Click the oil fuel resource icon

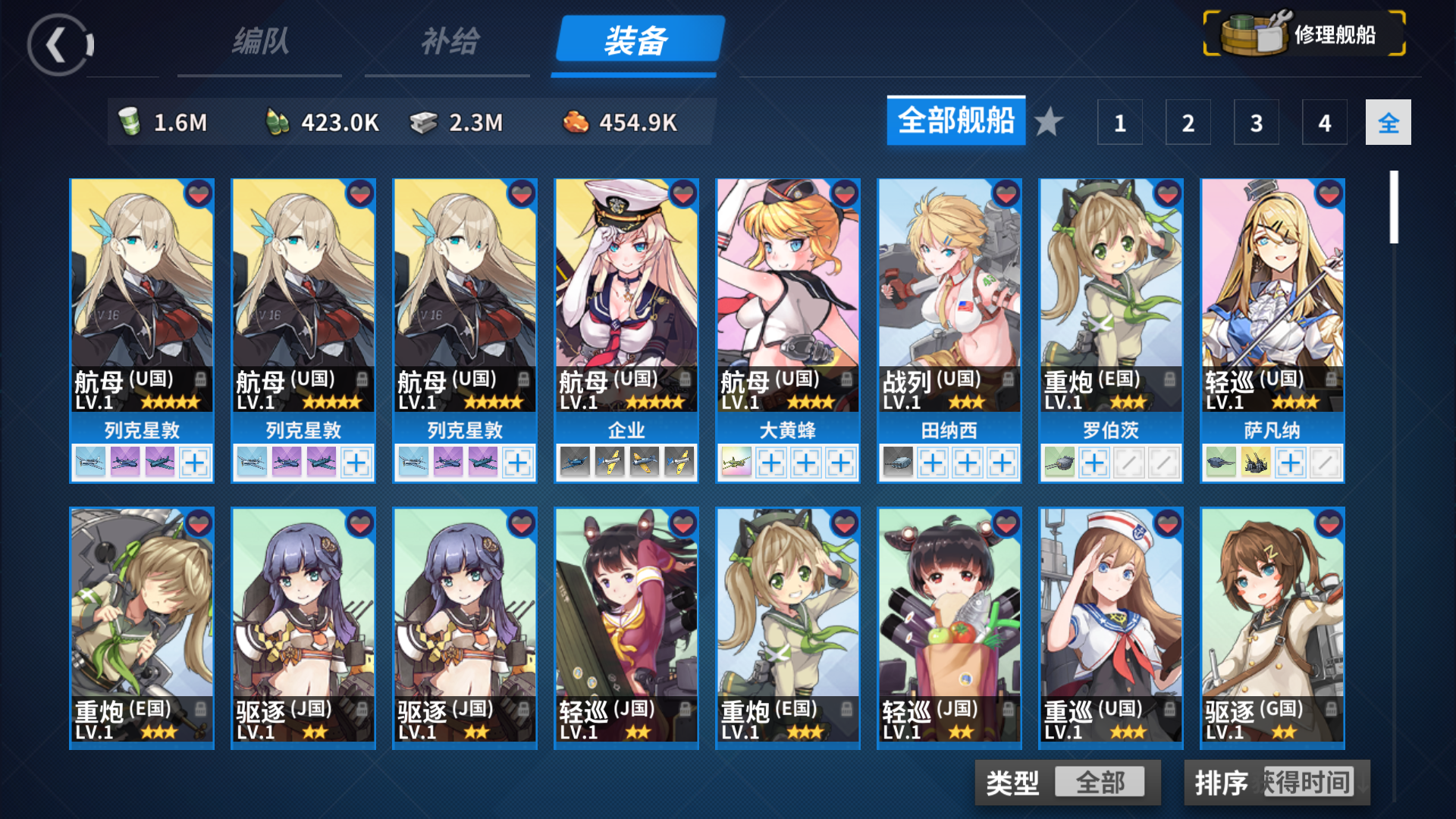(x=130, y=121)
